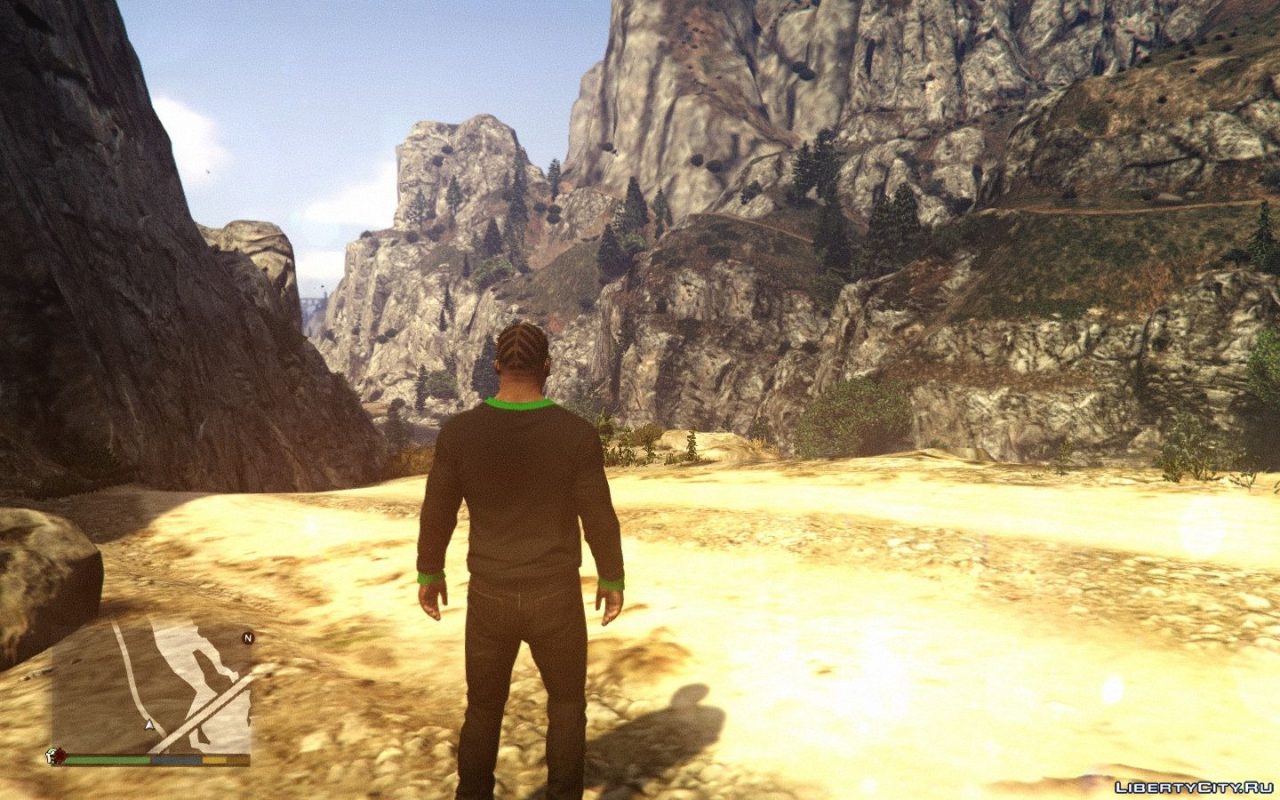
Task: Select the green collar of Franklin's sweater
Action: point(520,405)
